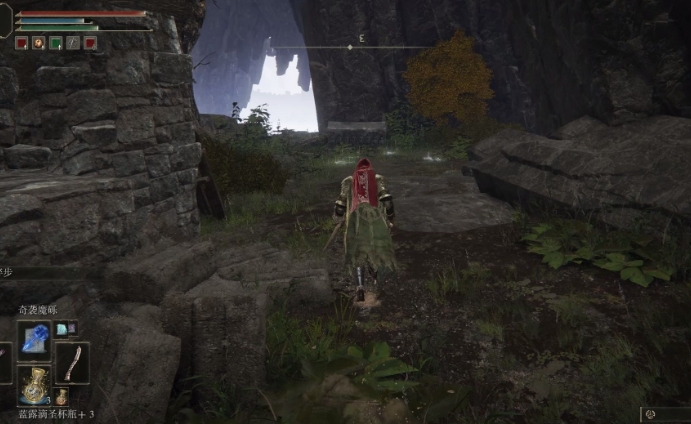Click the compass bar at top
The height and width of the screenshot is (424, 691).
coord(349,47)
